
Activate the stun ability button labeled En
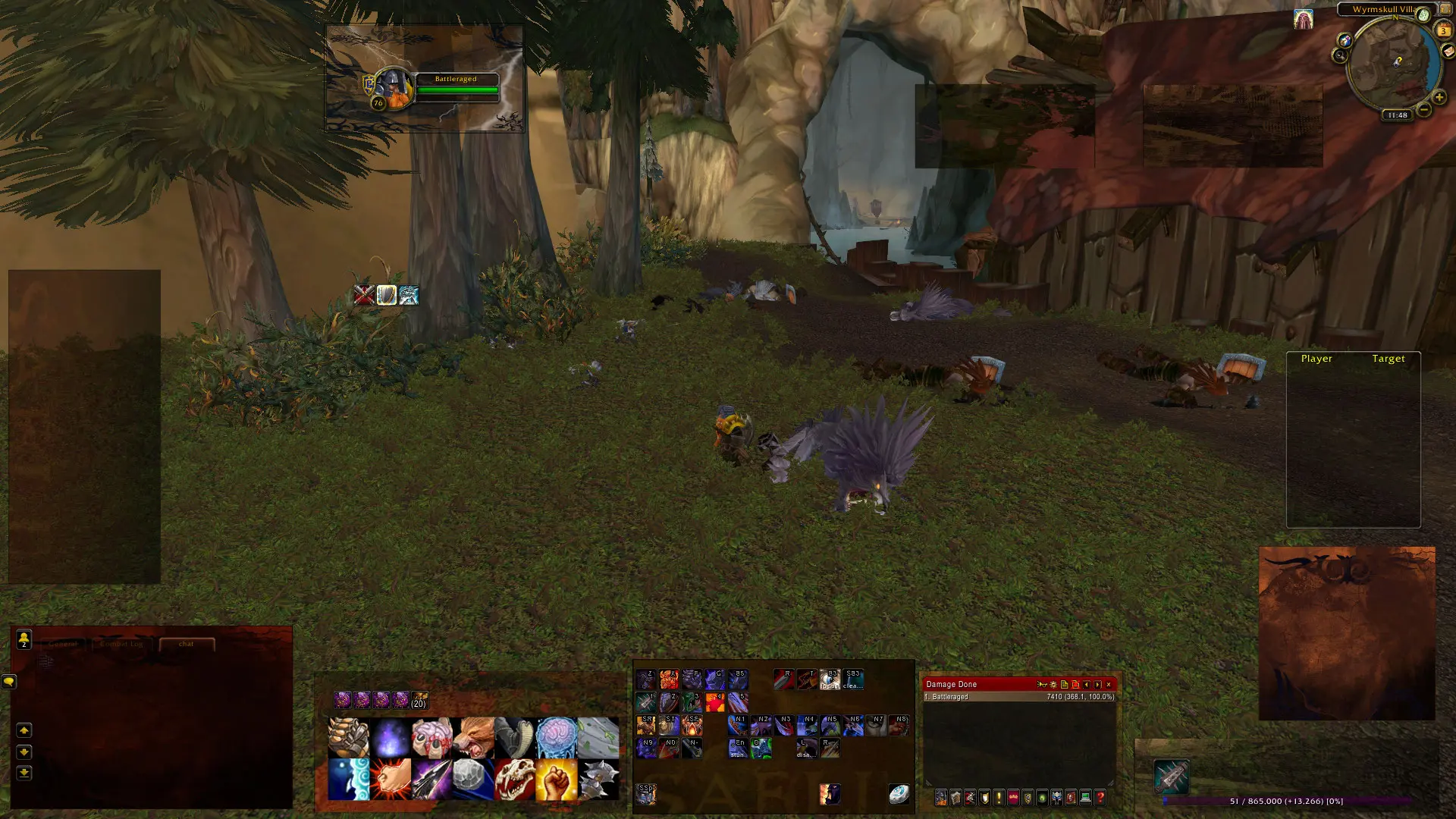click(x=738, y=748)
